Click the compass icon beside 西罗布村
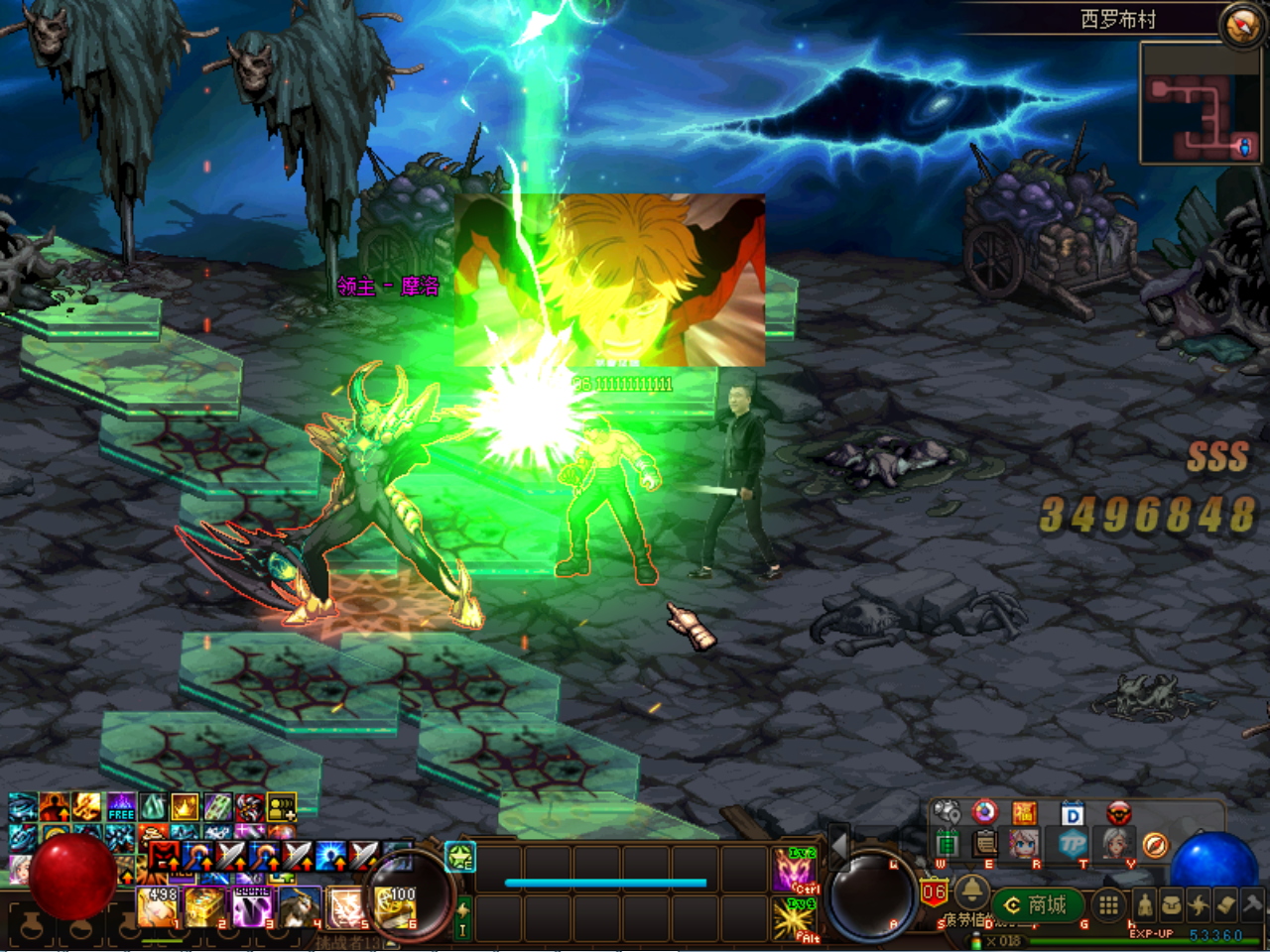The height and width of the screenshot is (952, 1270). tap(1241, 26)
